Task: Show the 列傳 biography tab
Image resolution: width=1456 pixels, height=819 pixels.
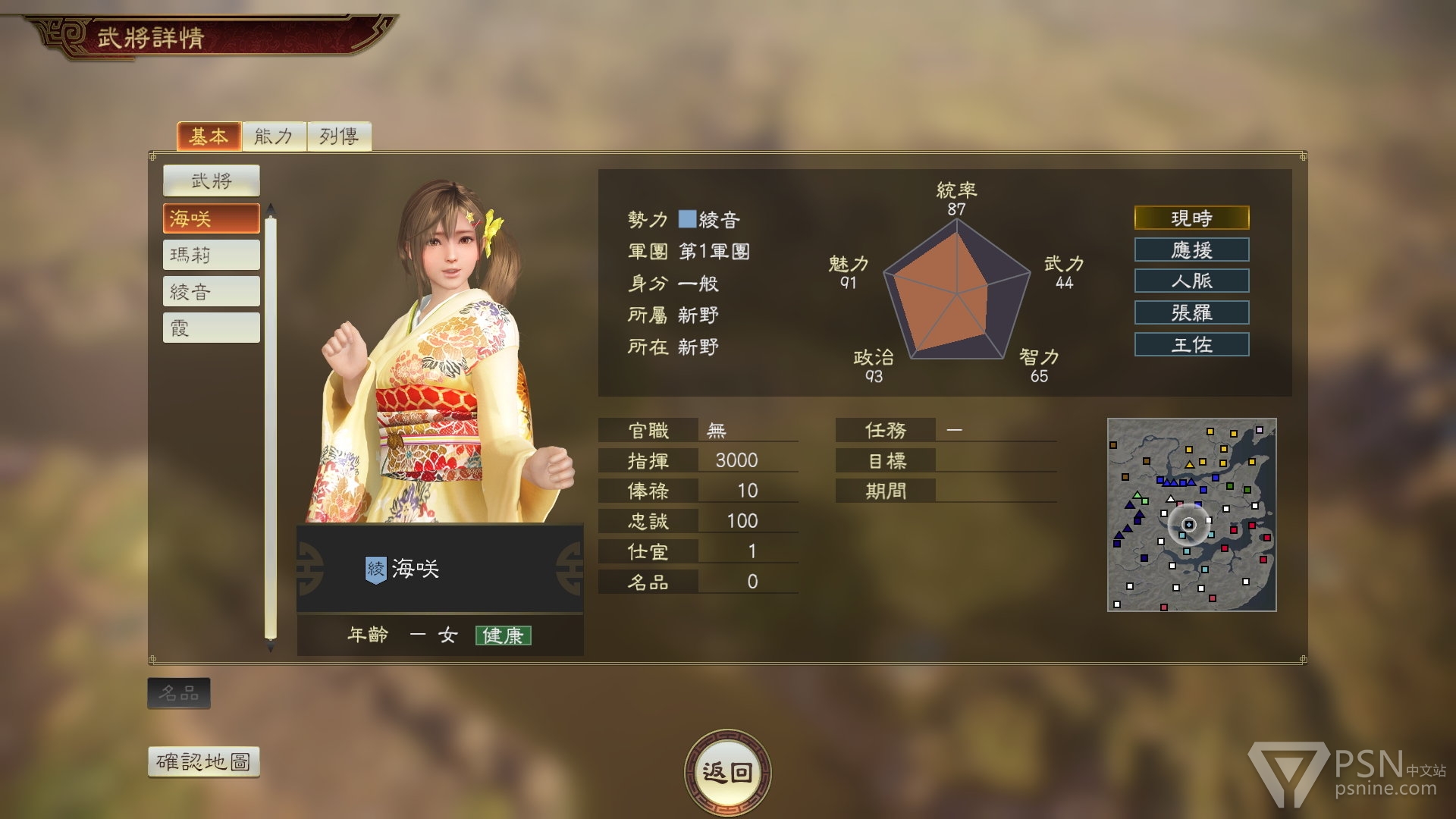Action: pos(339,136)
